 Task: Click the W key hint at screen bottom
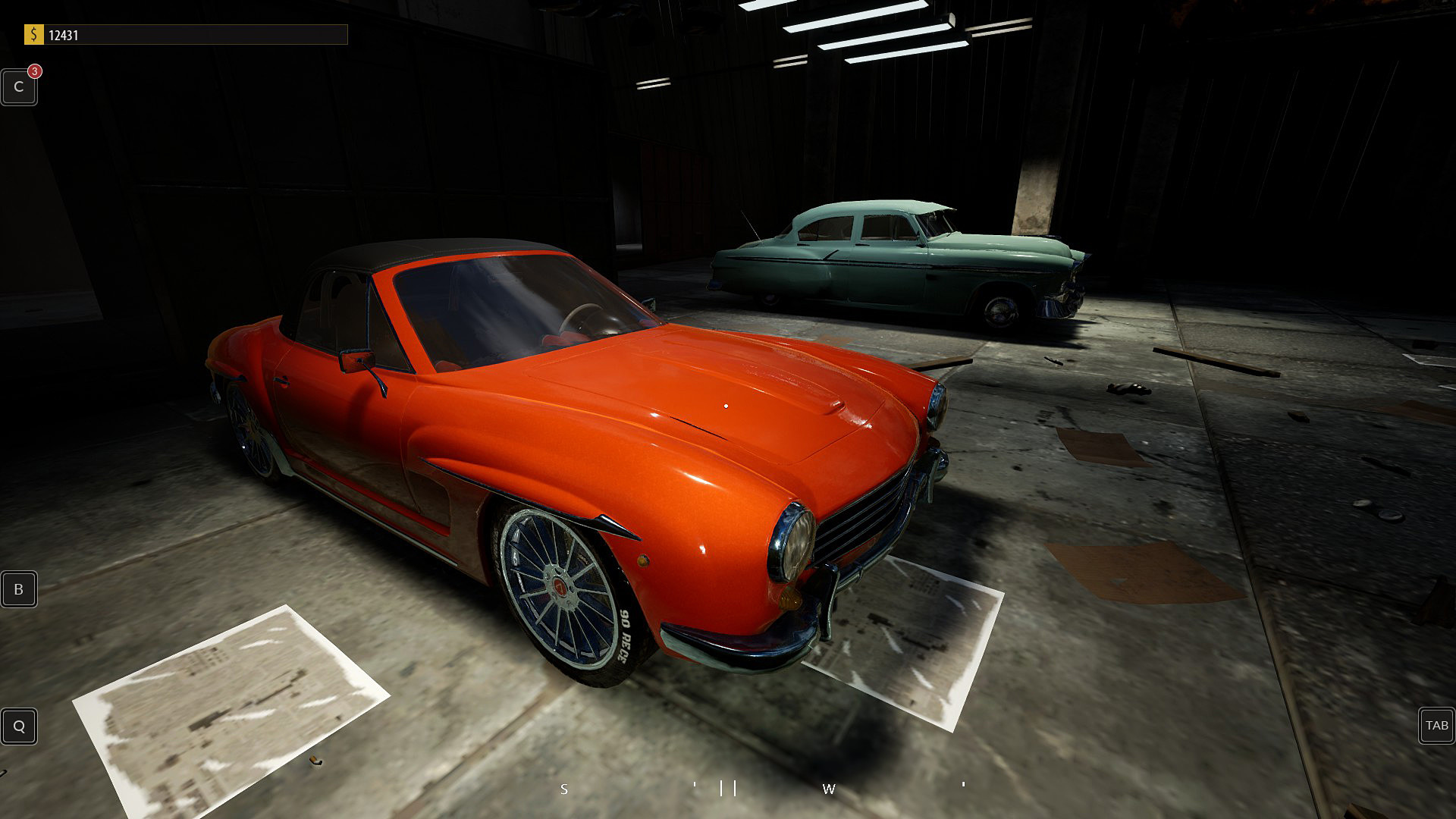point(829,789)
